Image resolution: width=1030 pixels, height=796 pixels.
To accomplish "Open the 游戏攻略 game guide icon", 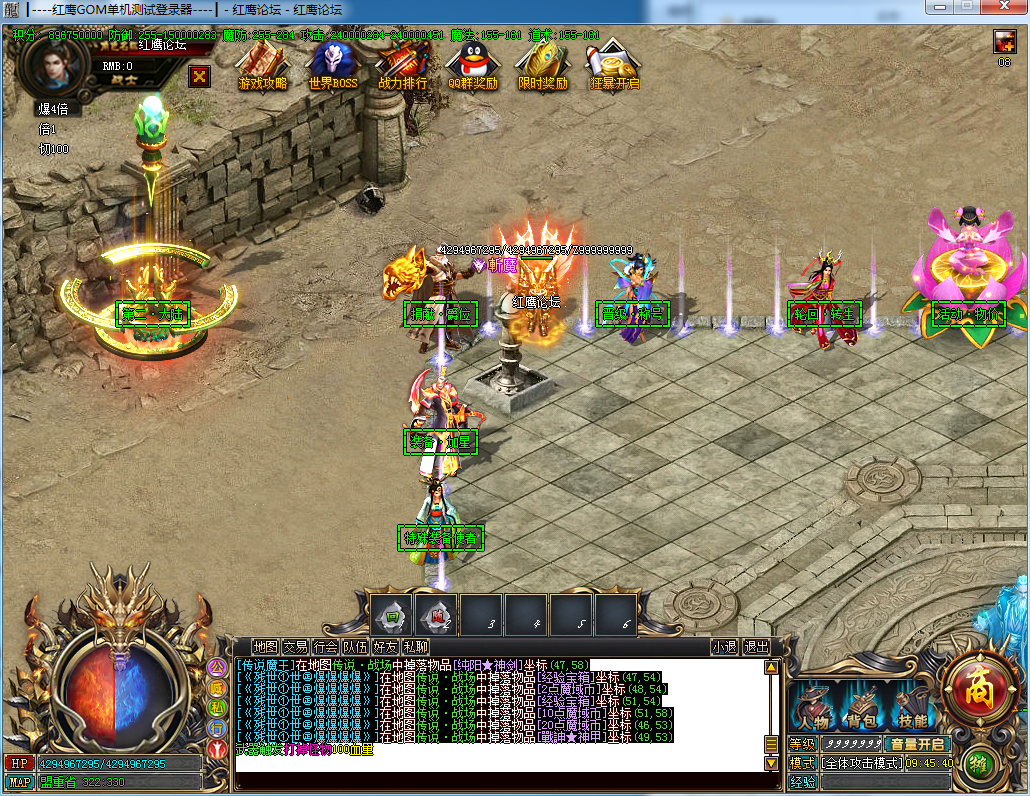I will point(262,66).
